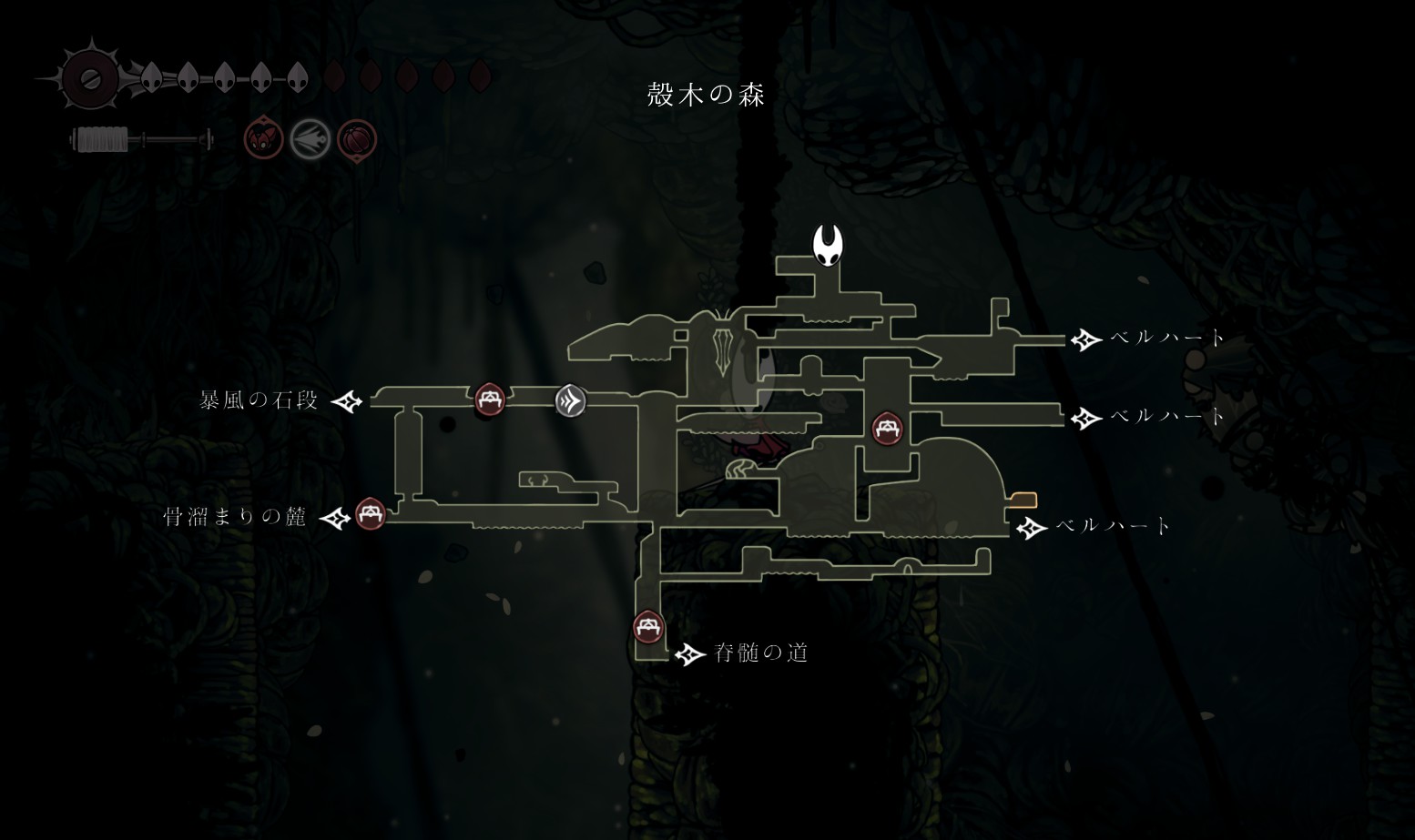Select the glowing gray dart tool icon
This screenshot has height=840, width=1415.
[310, 140]
